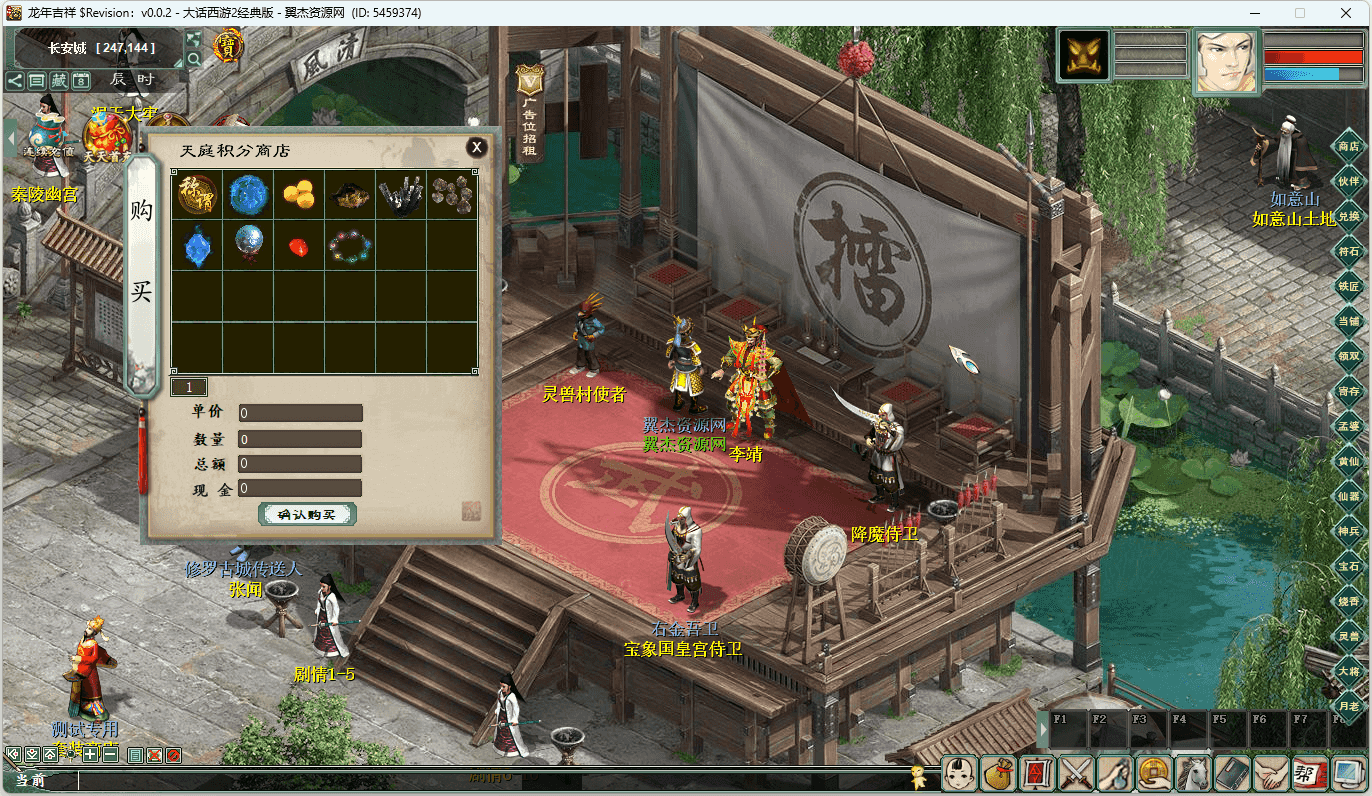Open the white horse mount menu
The width and height of the screenshot is (1372, 796).
point(1193,773)
